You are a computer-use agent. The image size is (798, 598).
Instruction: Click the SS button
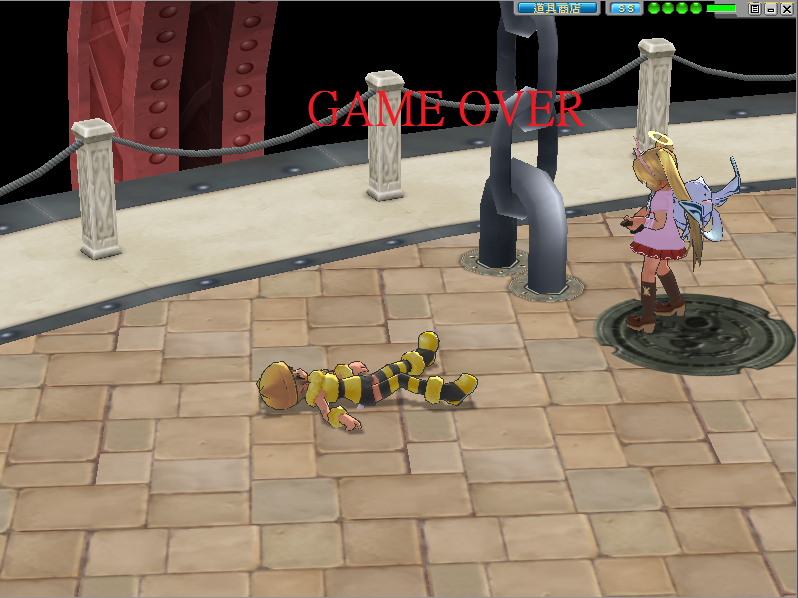[x=625, y=8]
